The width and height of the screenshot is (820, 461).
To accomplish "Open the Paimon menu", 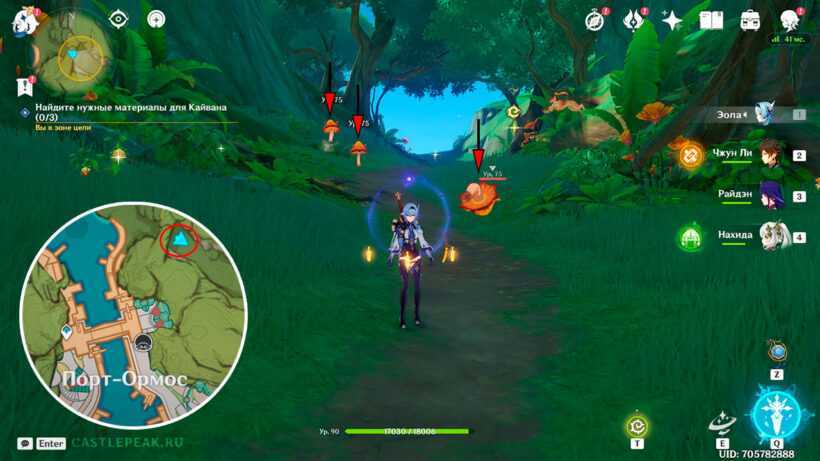I will pos(25,22).
